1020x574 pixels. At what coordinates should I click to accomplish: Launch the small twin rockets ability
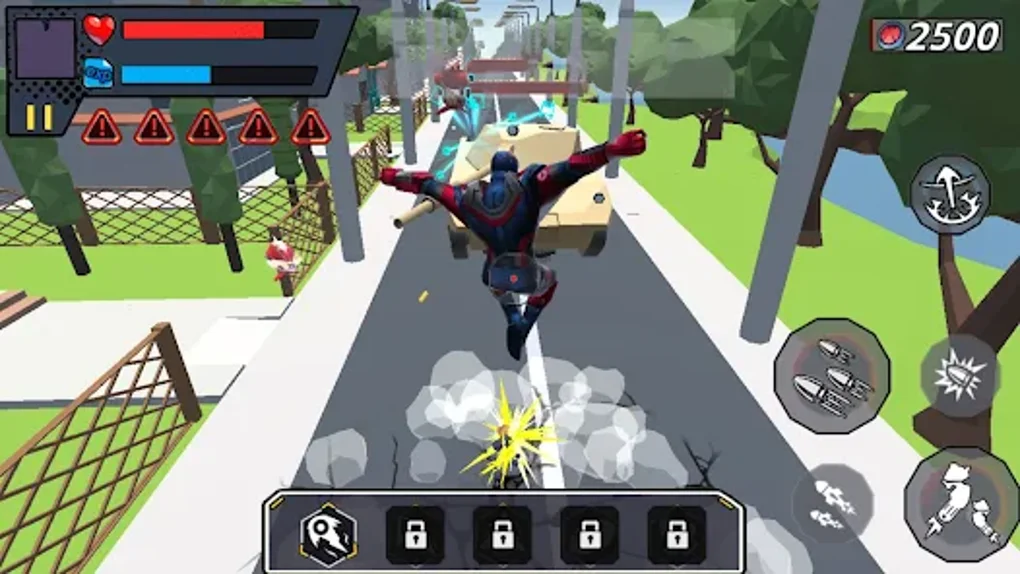coord(832,503)
